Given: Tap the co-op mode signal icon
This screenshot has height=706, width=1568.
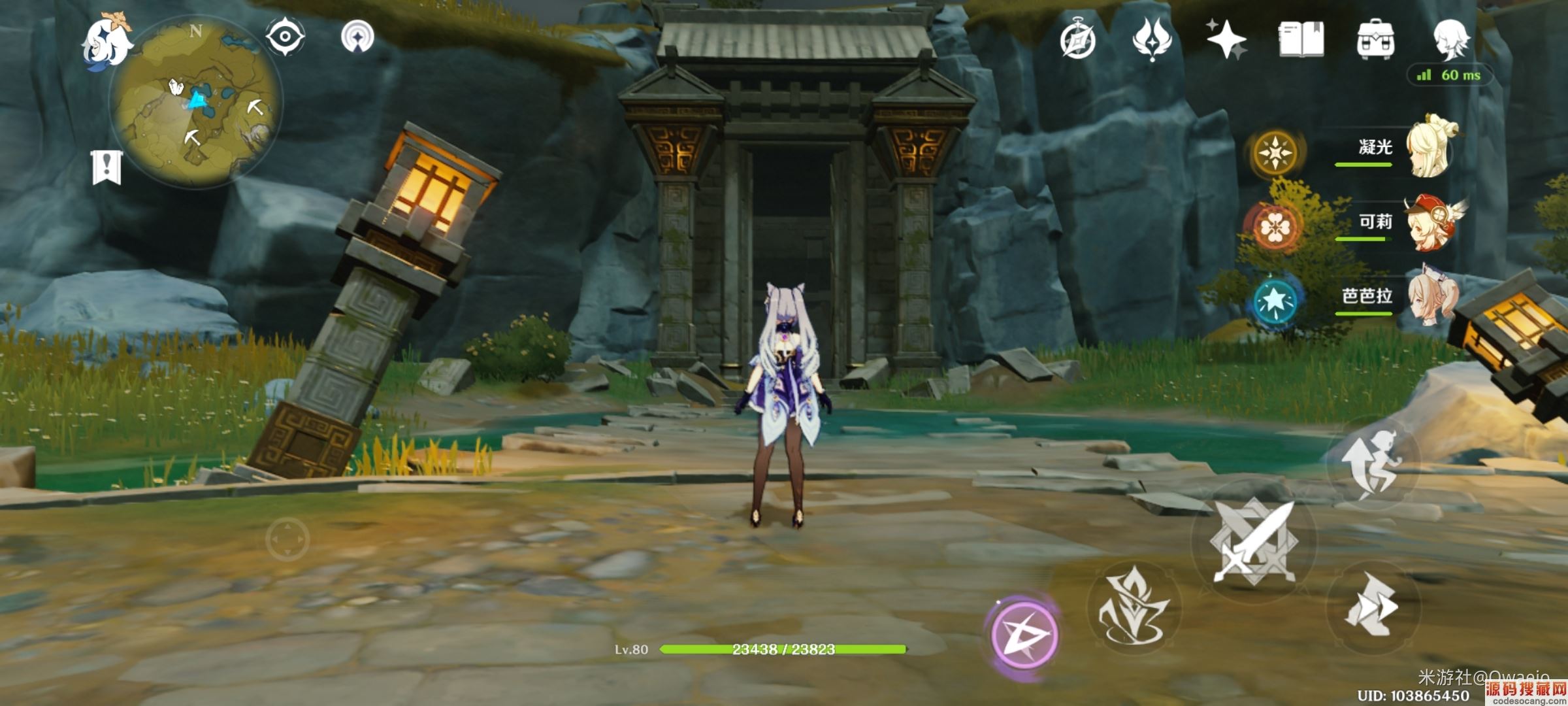Looking at the screenshot, I should coord(357,37).
